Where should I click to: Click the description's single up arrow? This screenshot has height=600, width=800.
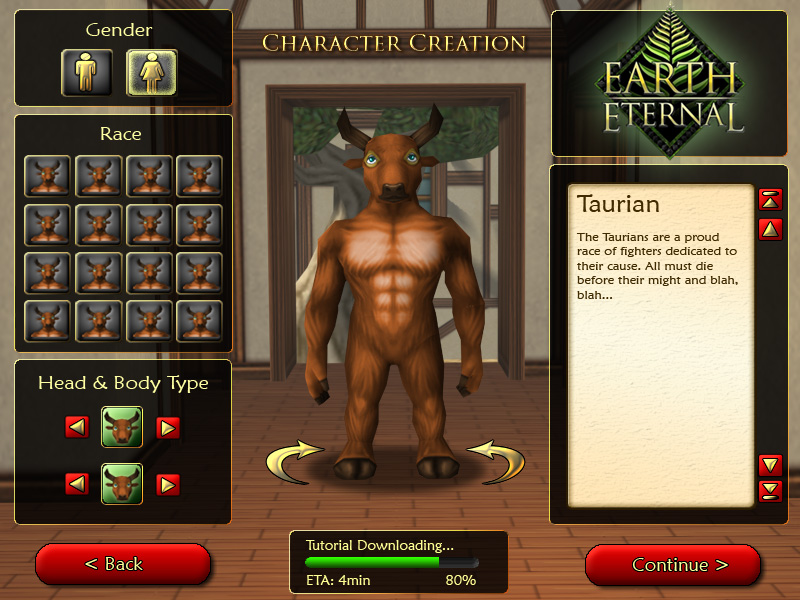coord(770,229)
